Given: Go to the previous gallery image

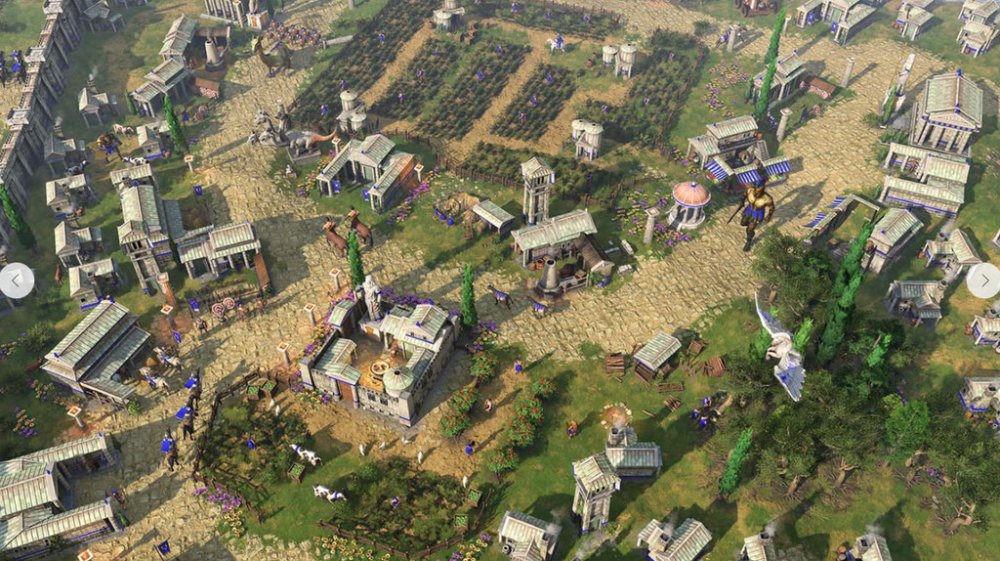Looking at the screenshot, I should pos(14,280).
